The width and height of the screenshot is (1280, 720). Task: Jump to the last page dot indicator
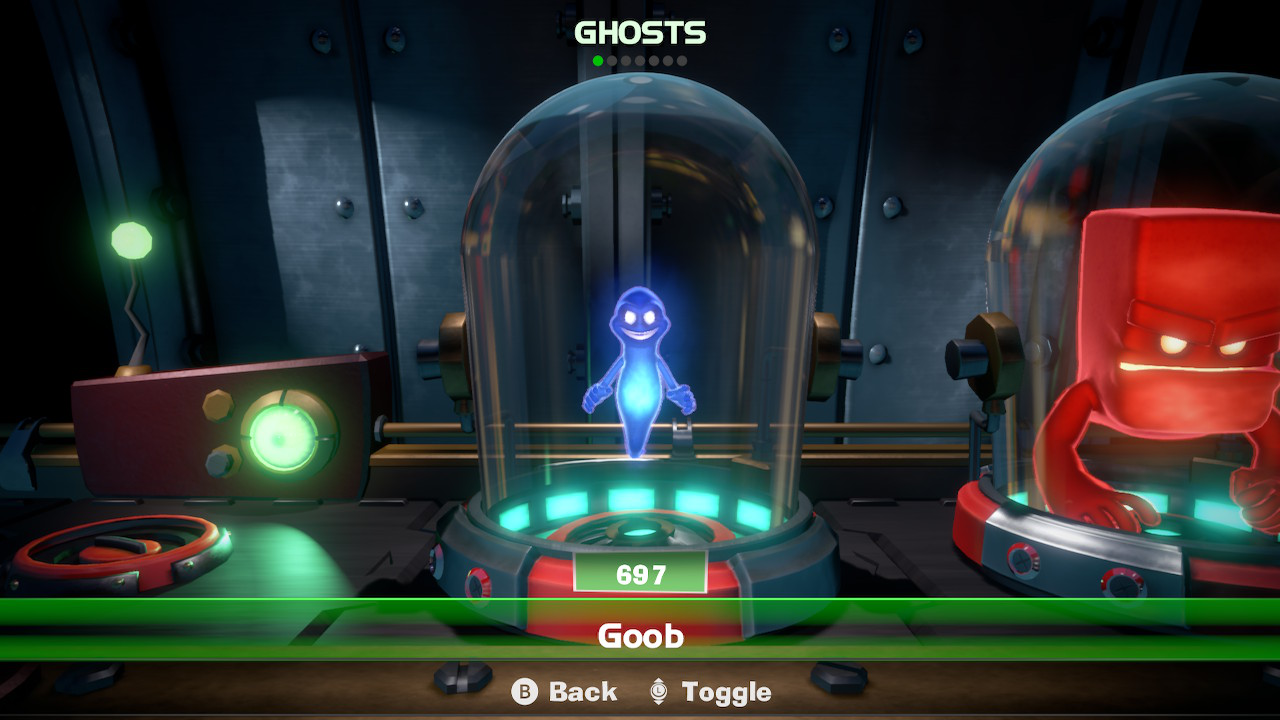[x=683, y=60]
